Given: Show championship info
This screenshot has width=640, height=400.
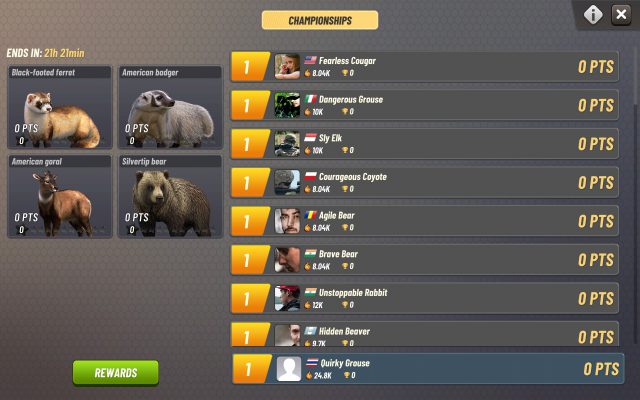Looking at the screenshot, I should [593, 15].
